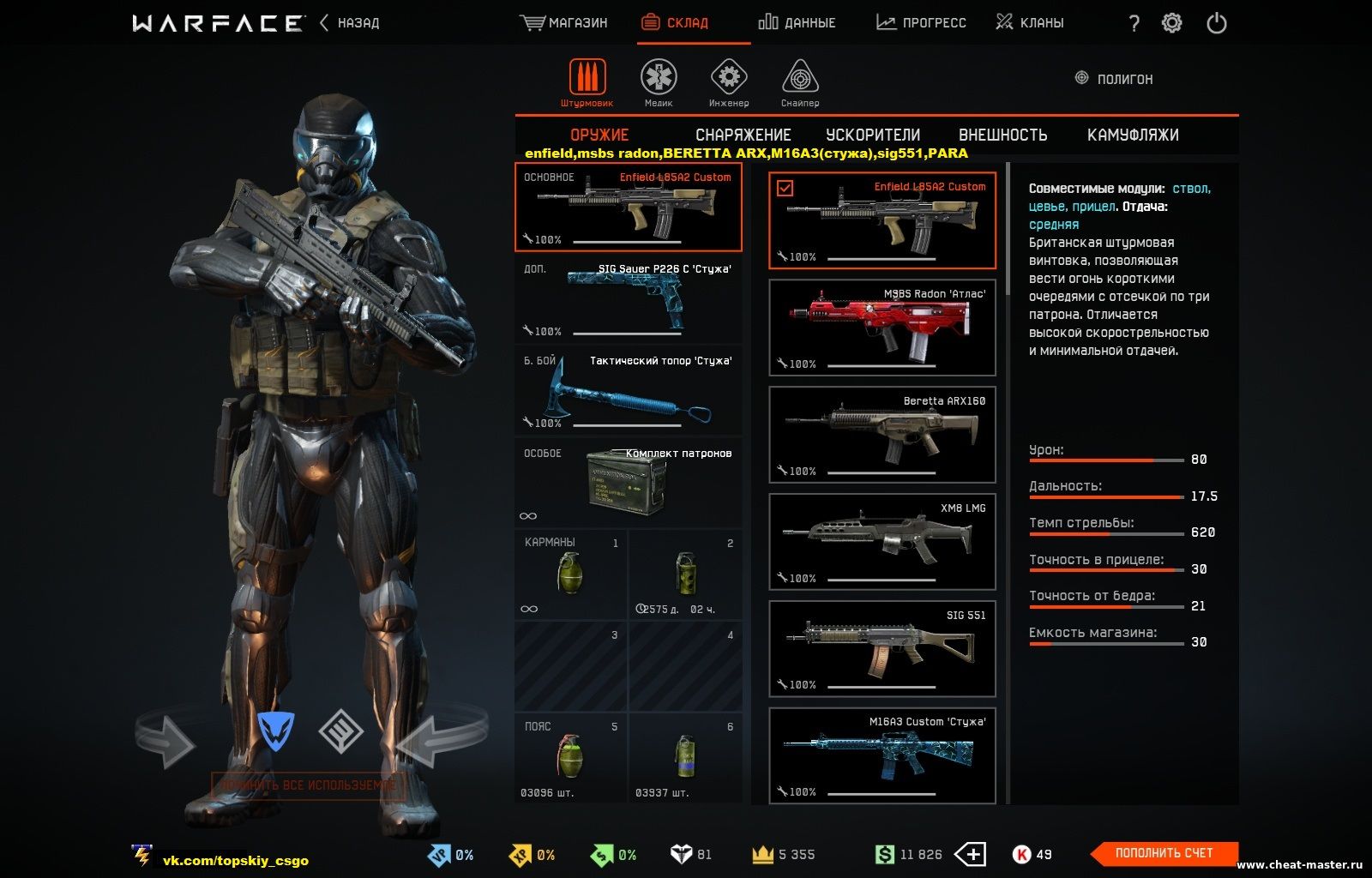Open the КЛАНЫ menu

coord(1030,23)
